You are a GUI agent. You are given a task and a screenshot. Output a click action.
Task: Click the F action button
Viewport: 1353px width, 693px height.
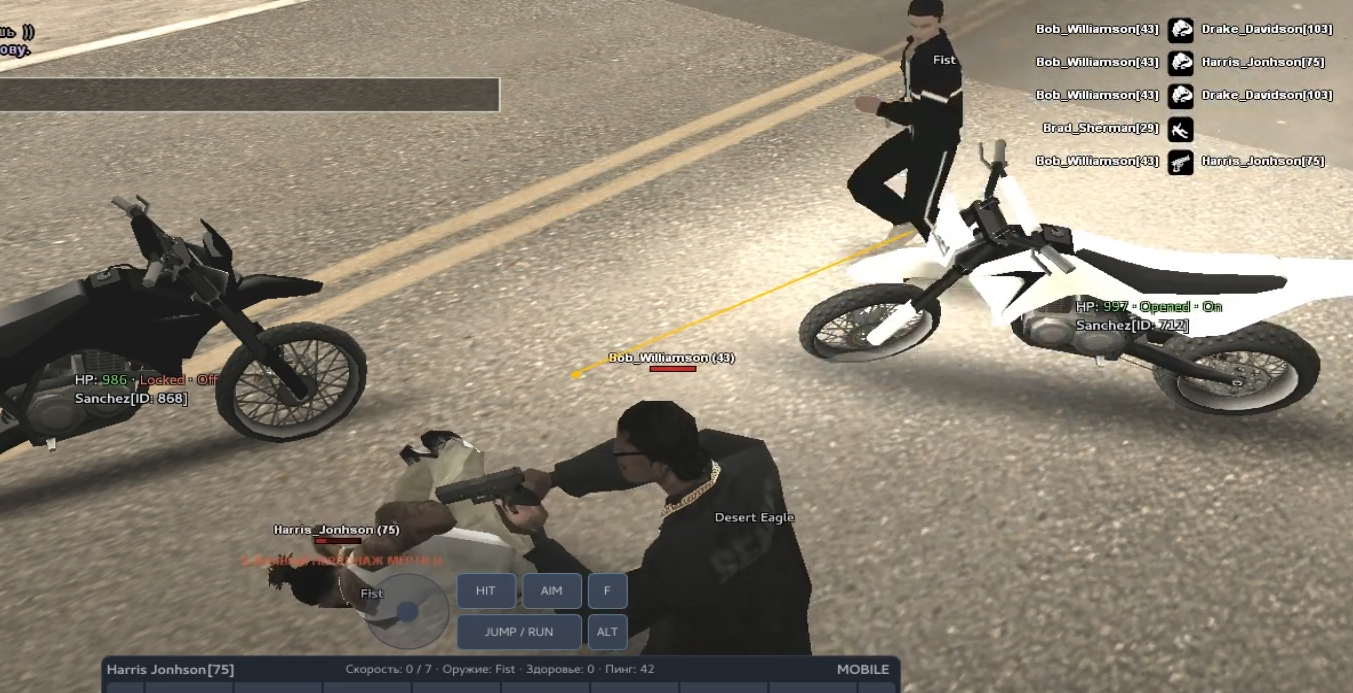tap(607, 591)
